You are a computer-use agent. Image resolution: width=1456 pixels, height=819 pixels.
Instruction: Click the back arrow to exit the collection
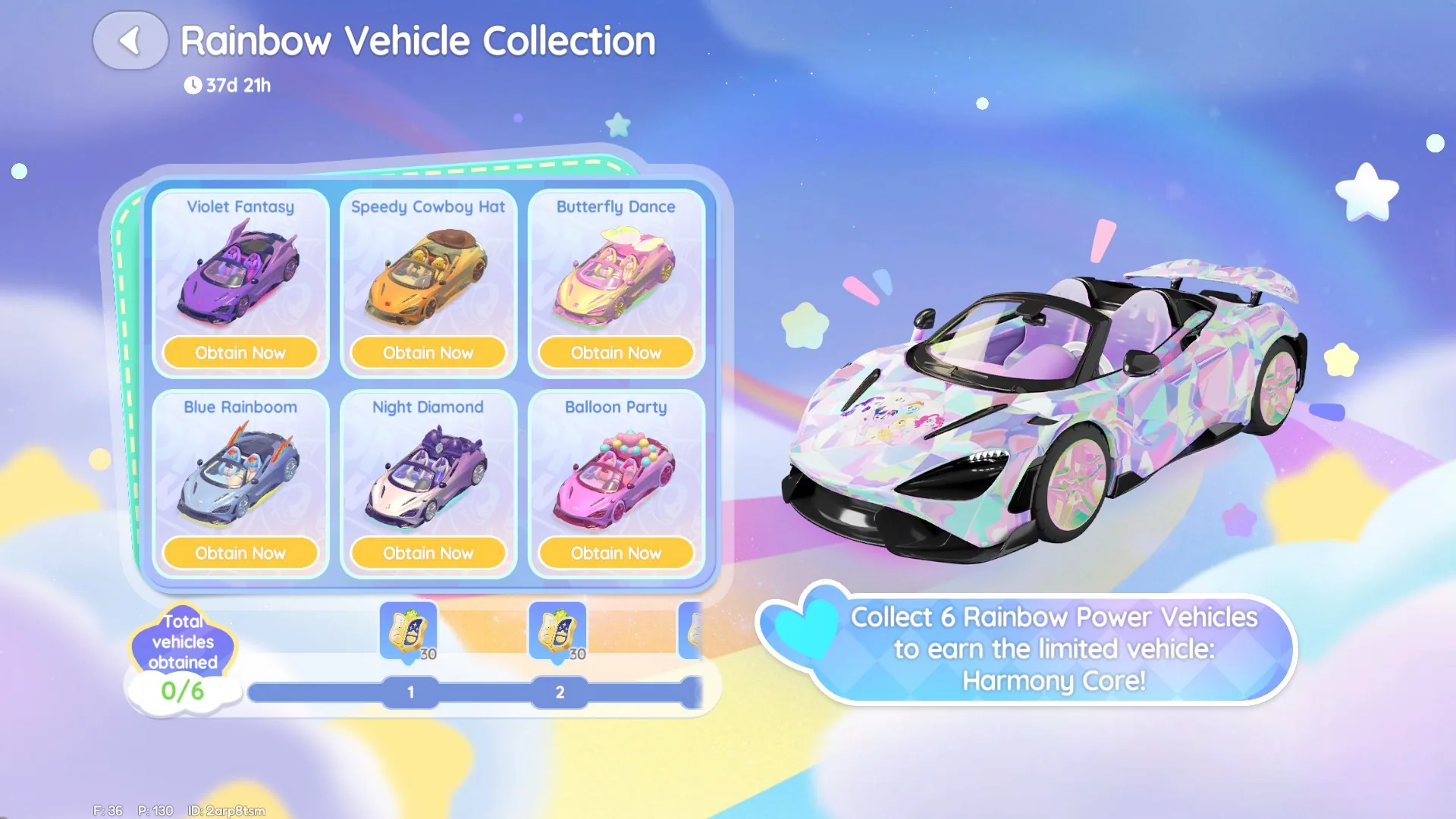[130, 40]
